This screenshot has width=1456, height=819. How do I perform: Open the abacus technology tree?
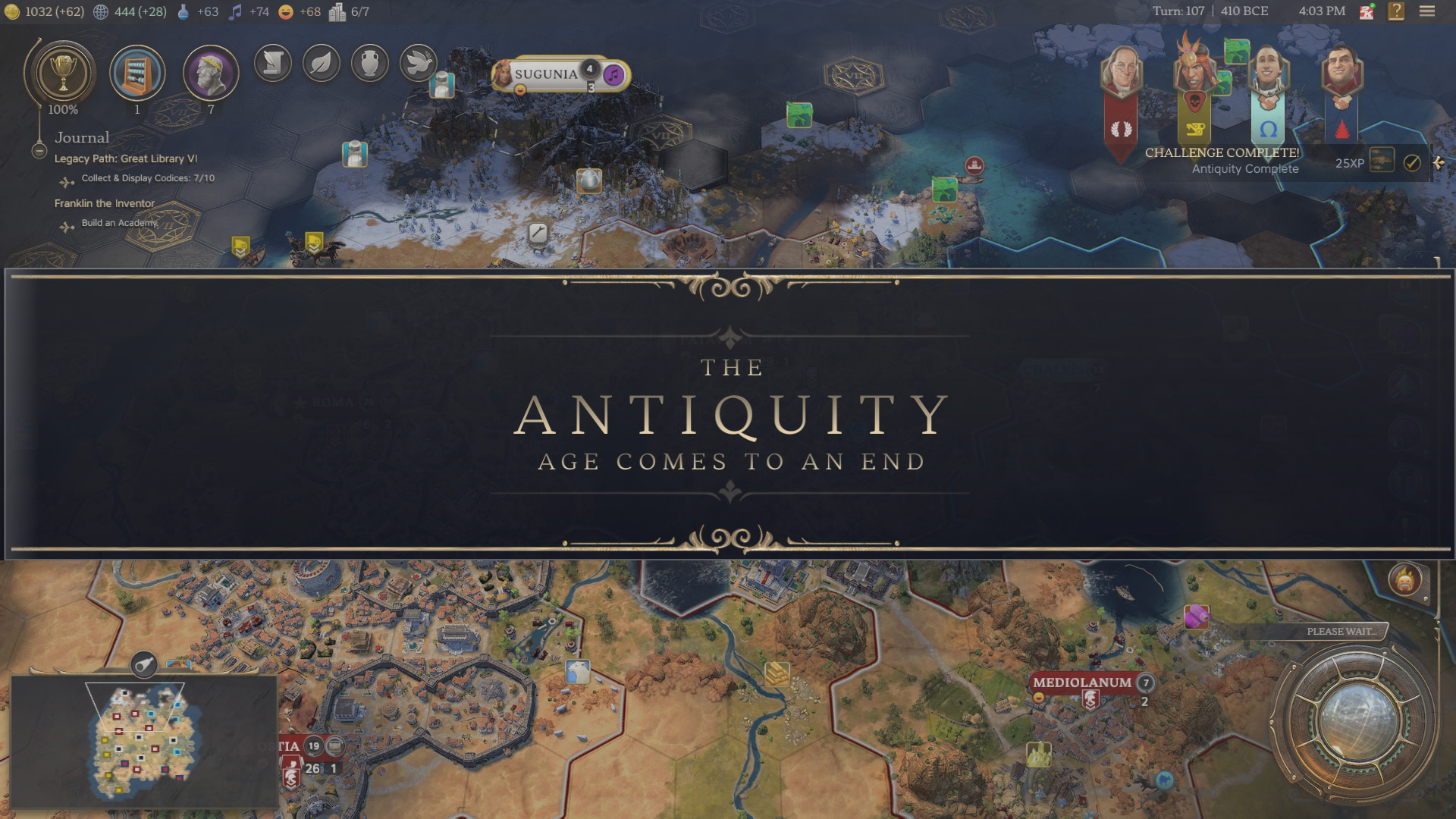(137, 74)
